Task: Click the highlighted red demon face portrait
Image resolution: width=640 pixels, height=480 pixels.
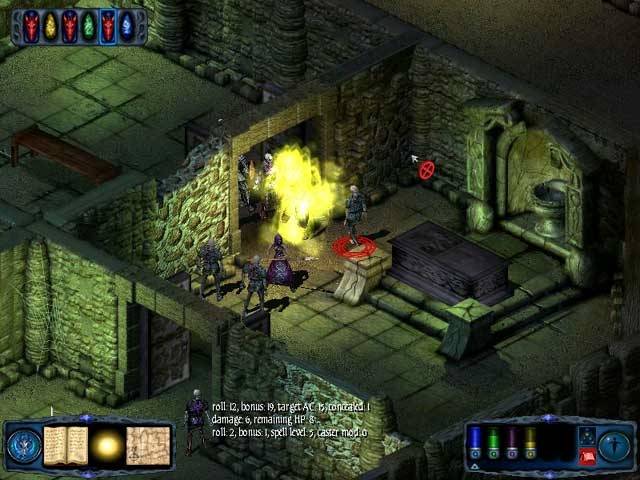Action: tap(108, 25)
